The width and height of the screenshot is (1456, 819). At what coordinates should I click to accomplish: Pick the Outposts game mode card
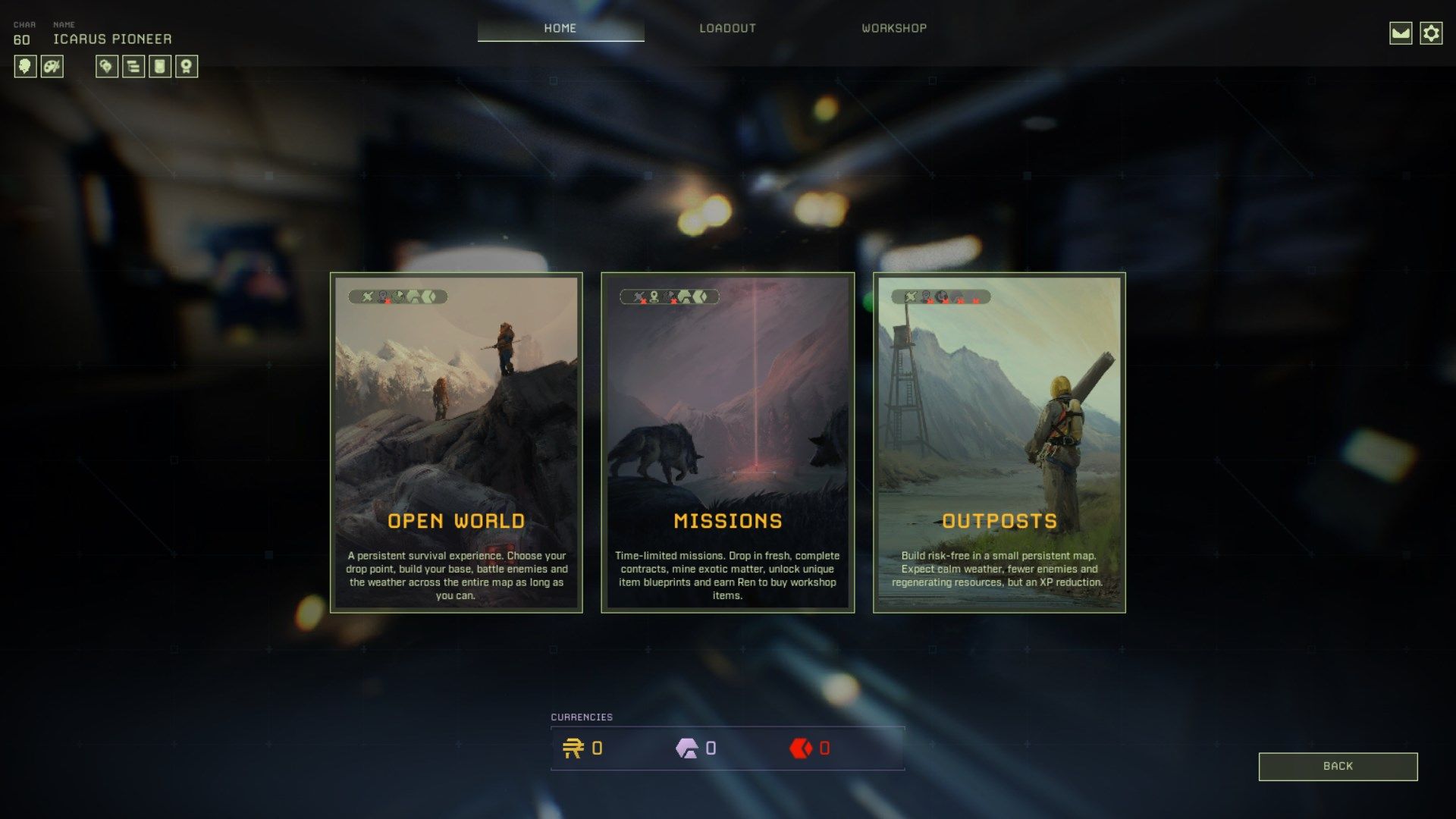[x=999, y=442]
